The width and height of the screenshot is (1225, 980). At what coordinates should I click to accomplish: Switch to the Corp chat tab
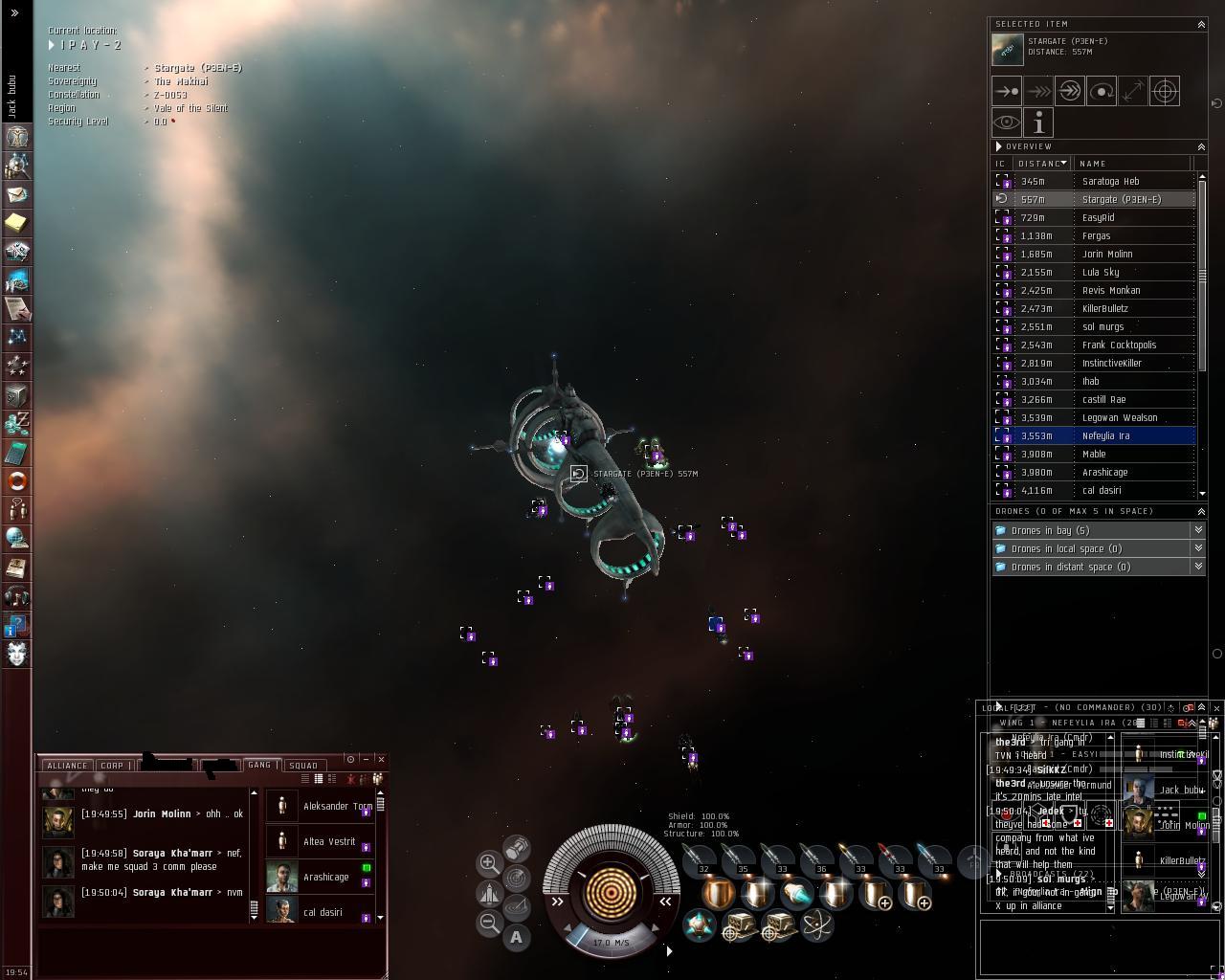coord(113,766)
